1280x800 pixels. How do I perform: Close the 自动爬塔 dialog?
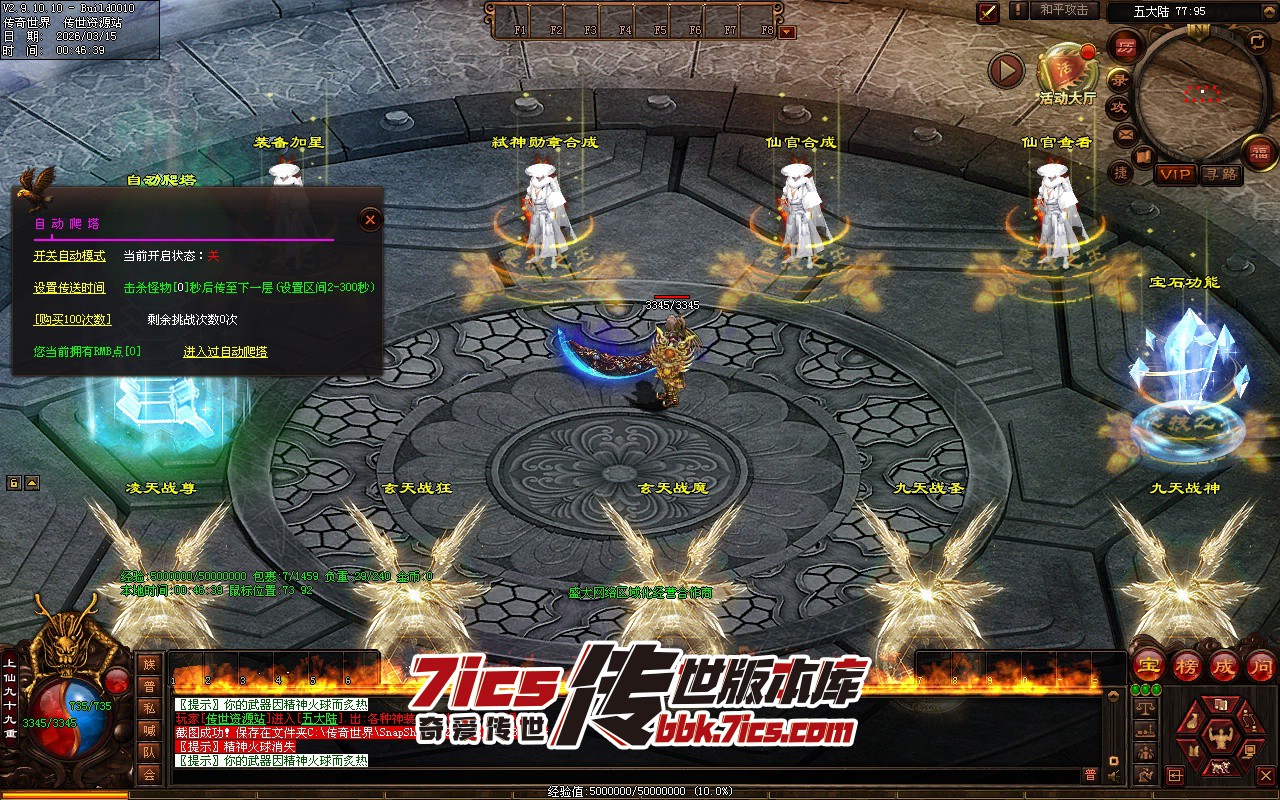370,219
